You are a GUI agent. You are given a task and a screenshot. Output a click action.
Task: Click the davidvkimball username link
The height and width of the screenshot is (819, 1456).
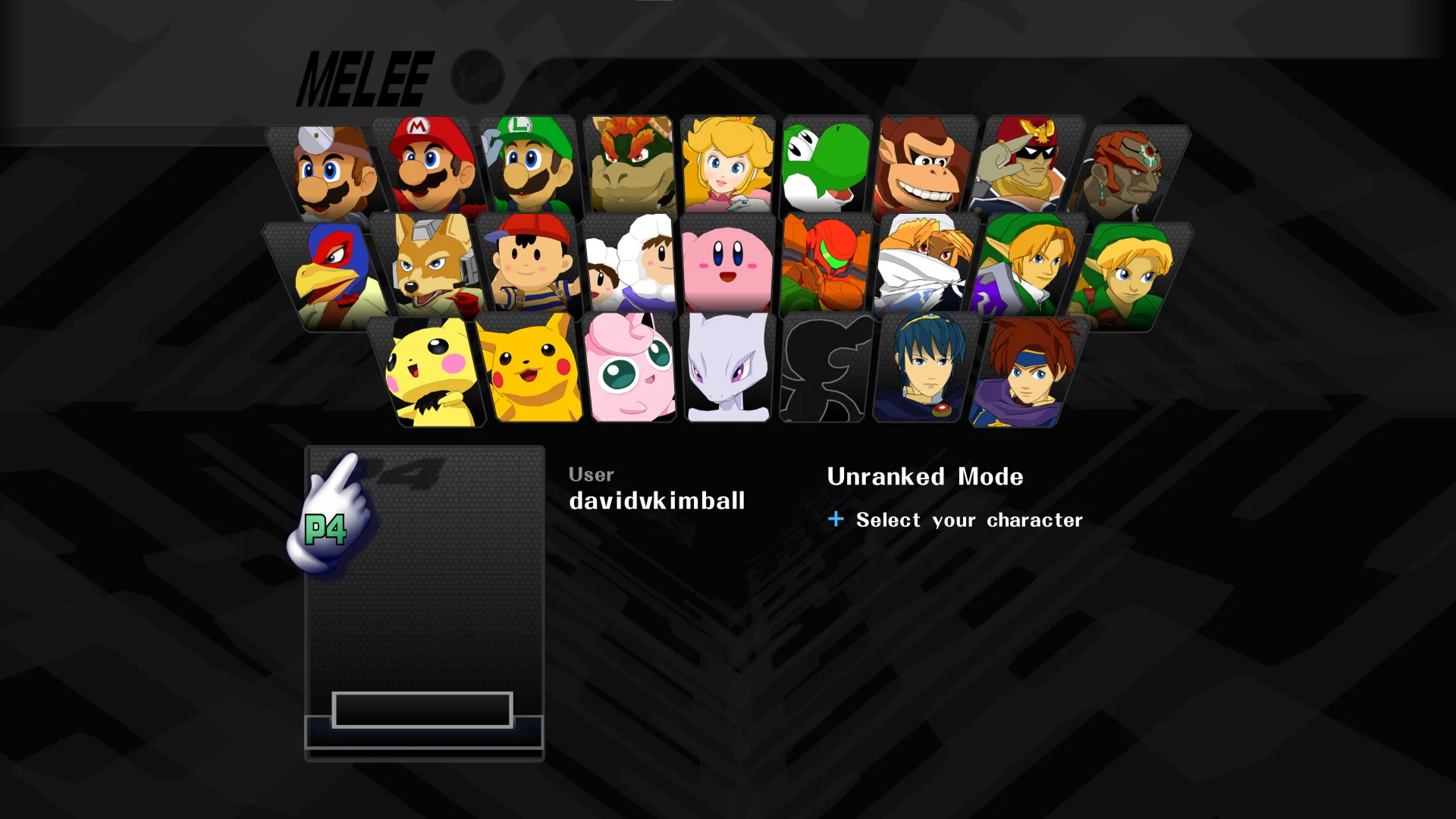pyautogui.click(x=657, y=500)
